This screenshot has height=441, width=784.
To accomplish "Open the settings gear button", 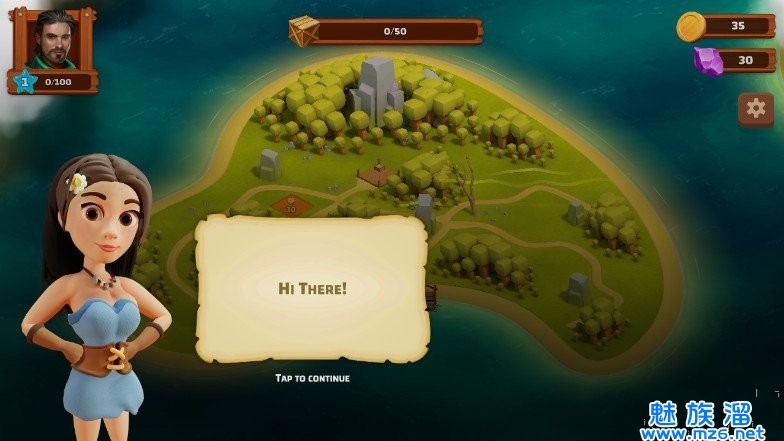I will point(756,108).
